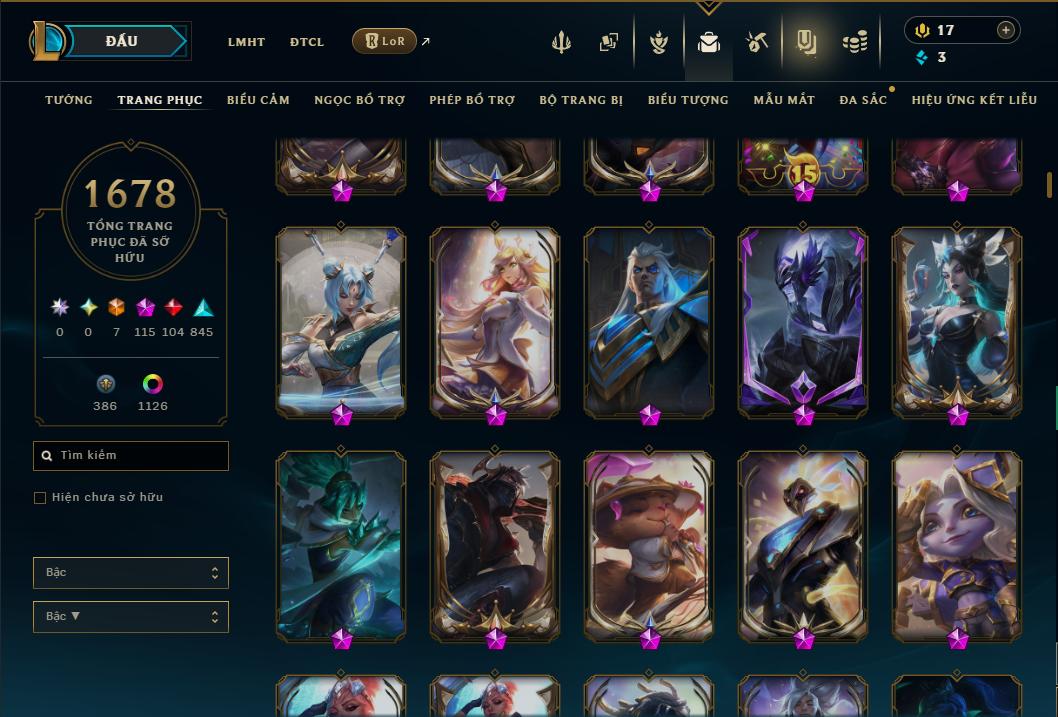Open the BIỂU TƯỢNG icons tab
Image resolution: width=1058 pixels, height=717 pixels.
tap(688, 100)
